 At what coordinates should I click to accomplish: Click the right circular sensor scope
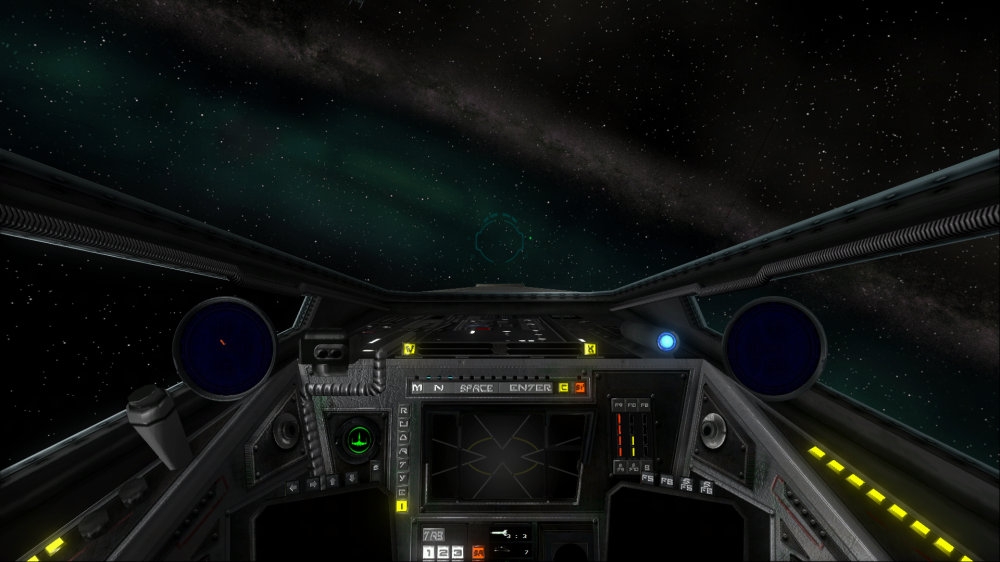(x=773, y=347)
